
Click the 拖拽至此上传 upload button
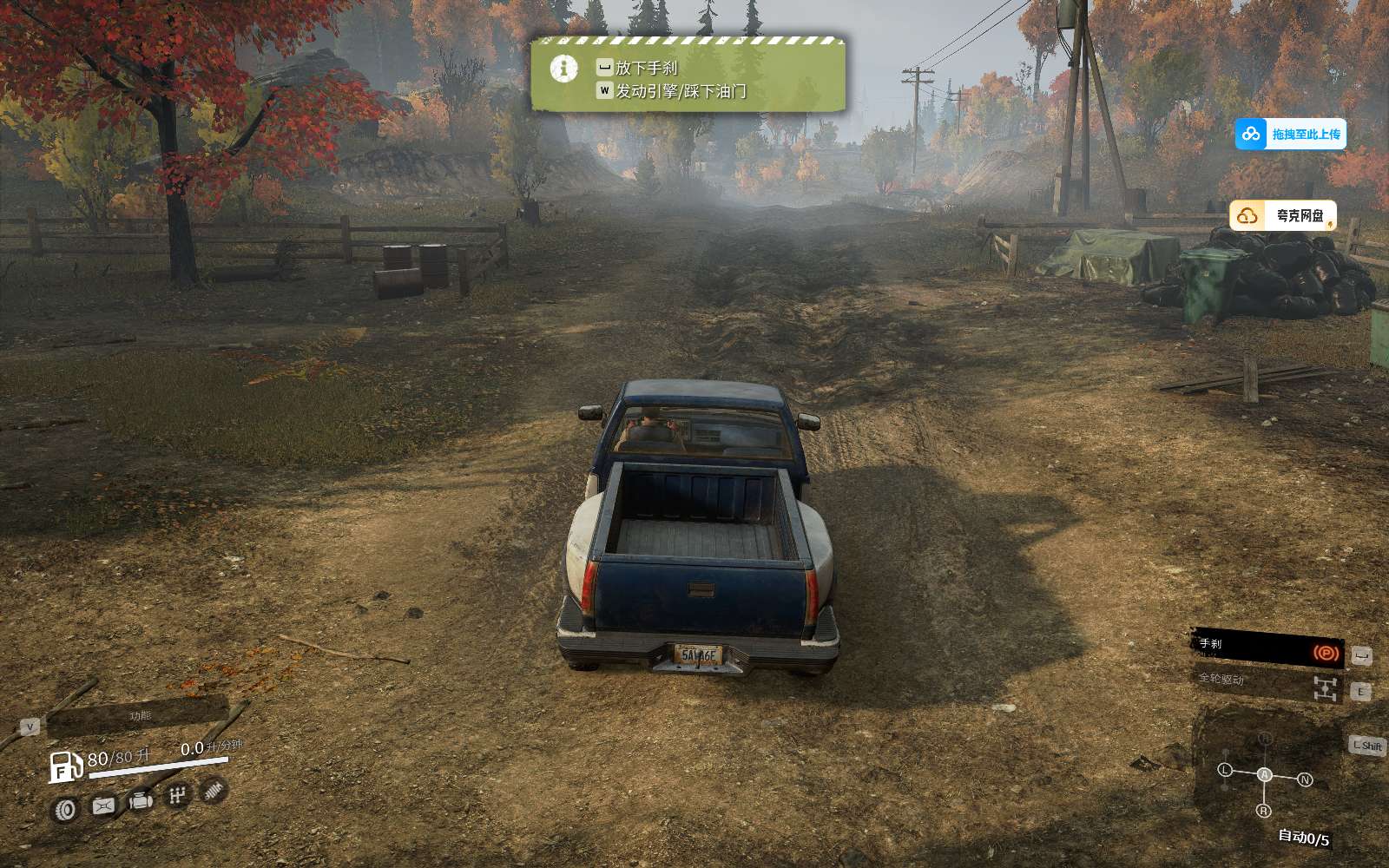click(x=1291, y=134)
